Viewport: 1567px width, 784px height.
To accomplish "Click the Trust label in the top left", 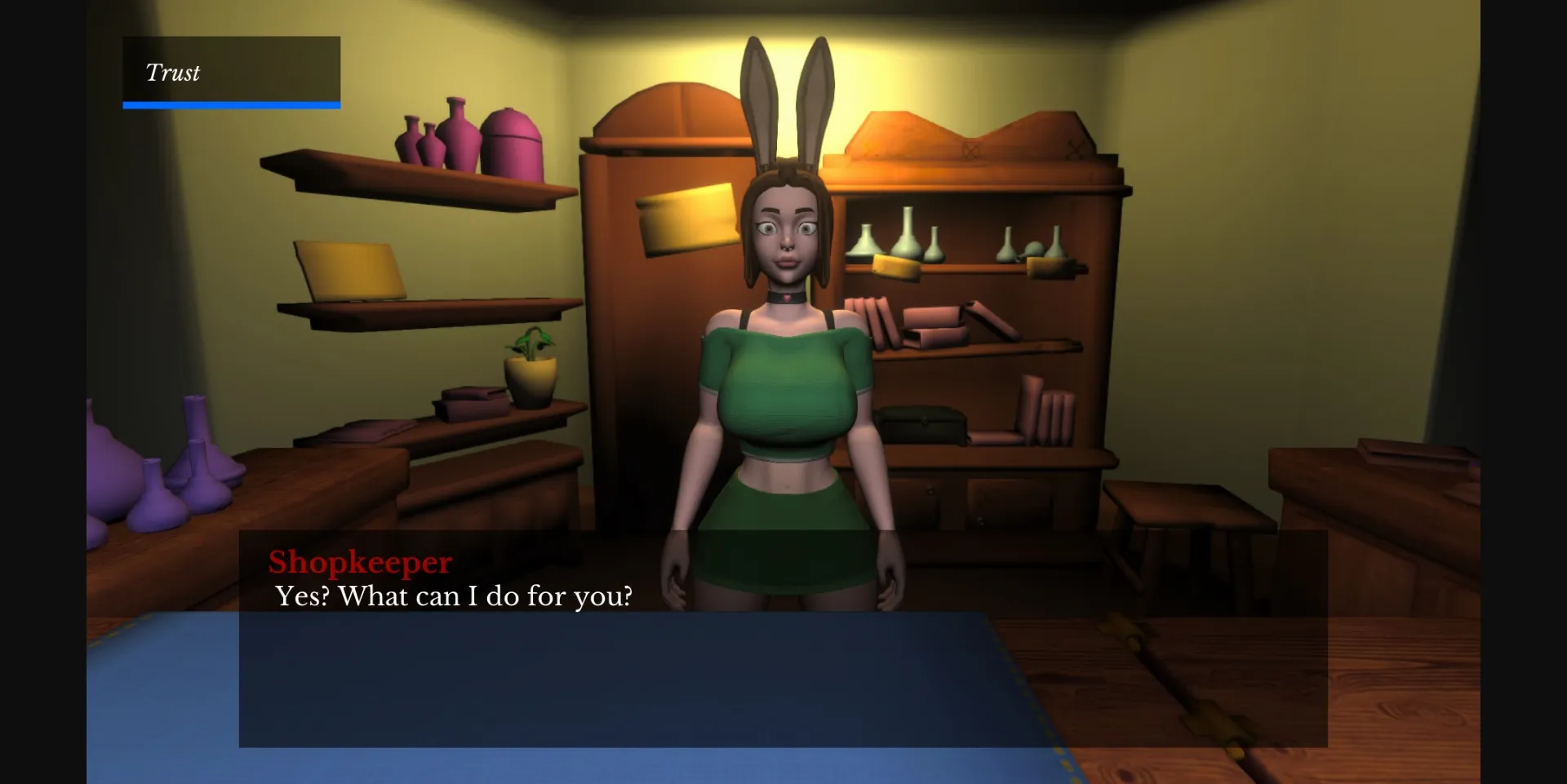I will coord(173,73).
